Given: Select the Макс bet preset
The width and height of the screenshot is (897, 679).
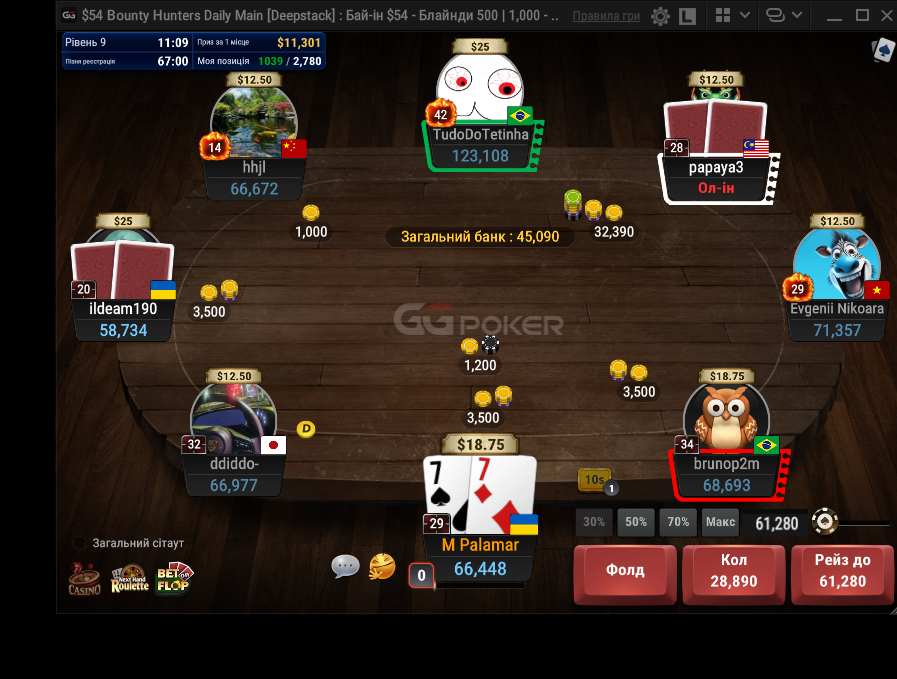Looking at the screenshot, I should pos(720,522).
